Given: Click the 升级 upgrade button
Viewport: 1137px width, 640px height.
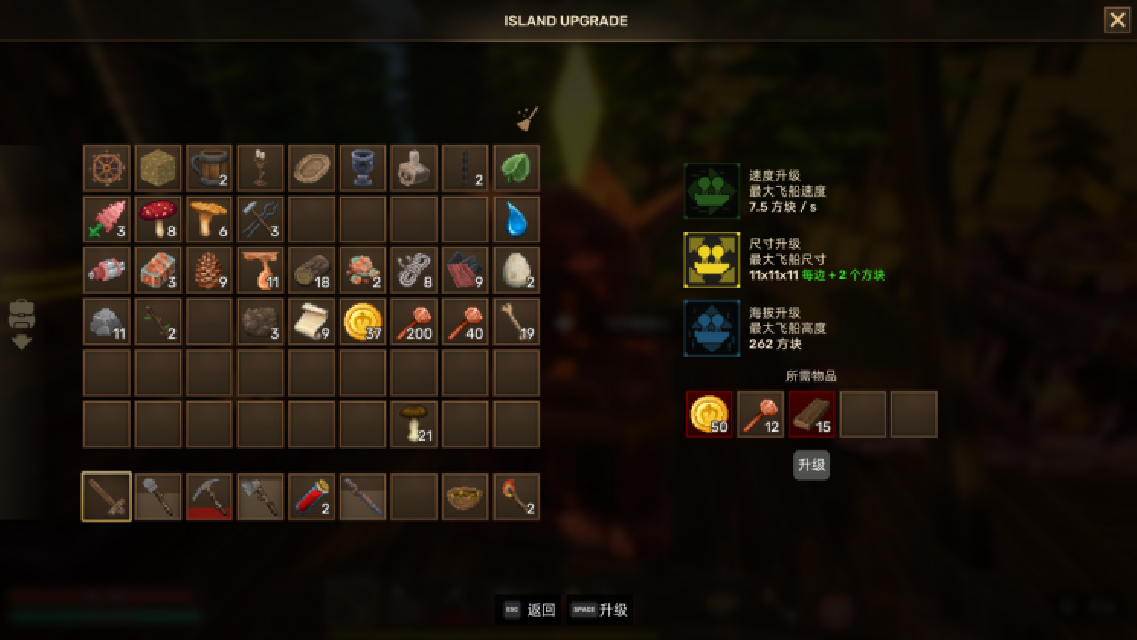Looking at the screenshot, I should 811,465.
